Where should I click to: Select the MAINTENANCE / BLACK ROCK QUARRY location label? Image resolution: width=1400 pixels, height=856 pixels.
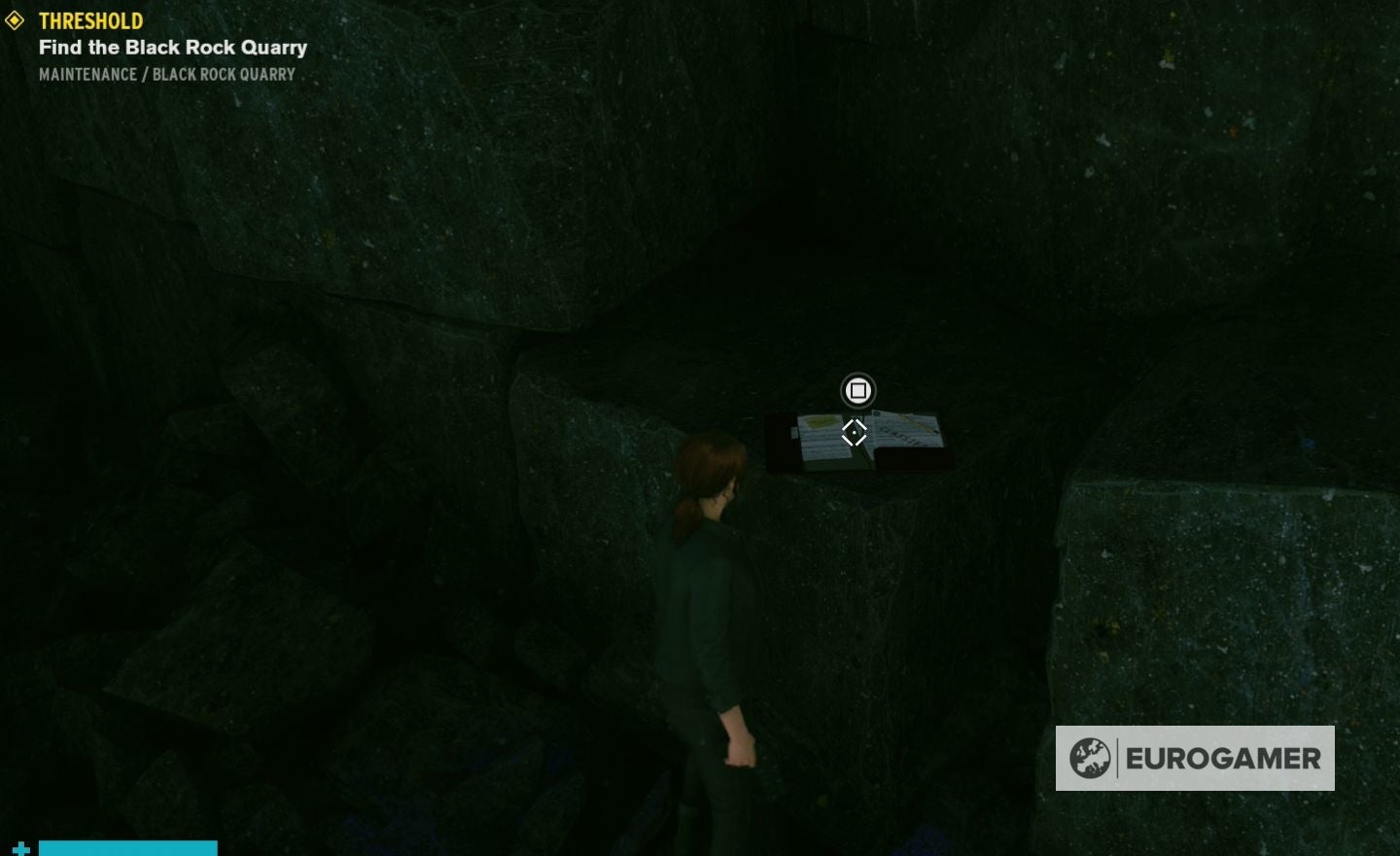pyautogui.click(x=166, y=74)
